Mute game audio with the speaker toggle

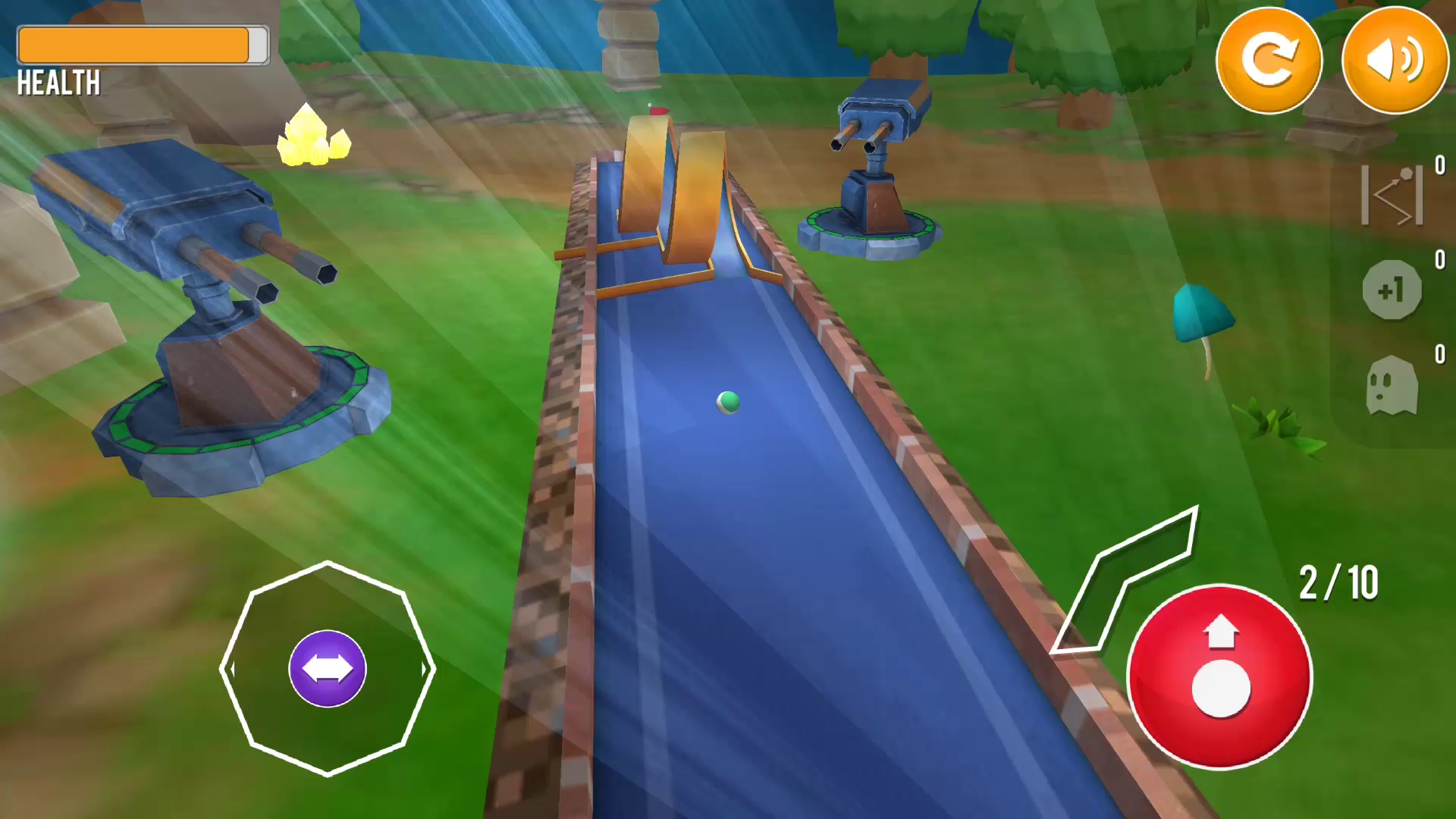click(1394, 60)
